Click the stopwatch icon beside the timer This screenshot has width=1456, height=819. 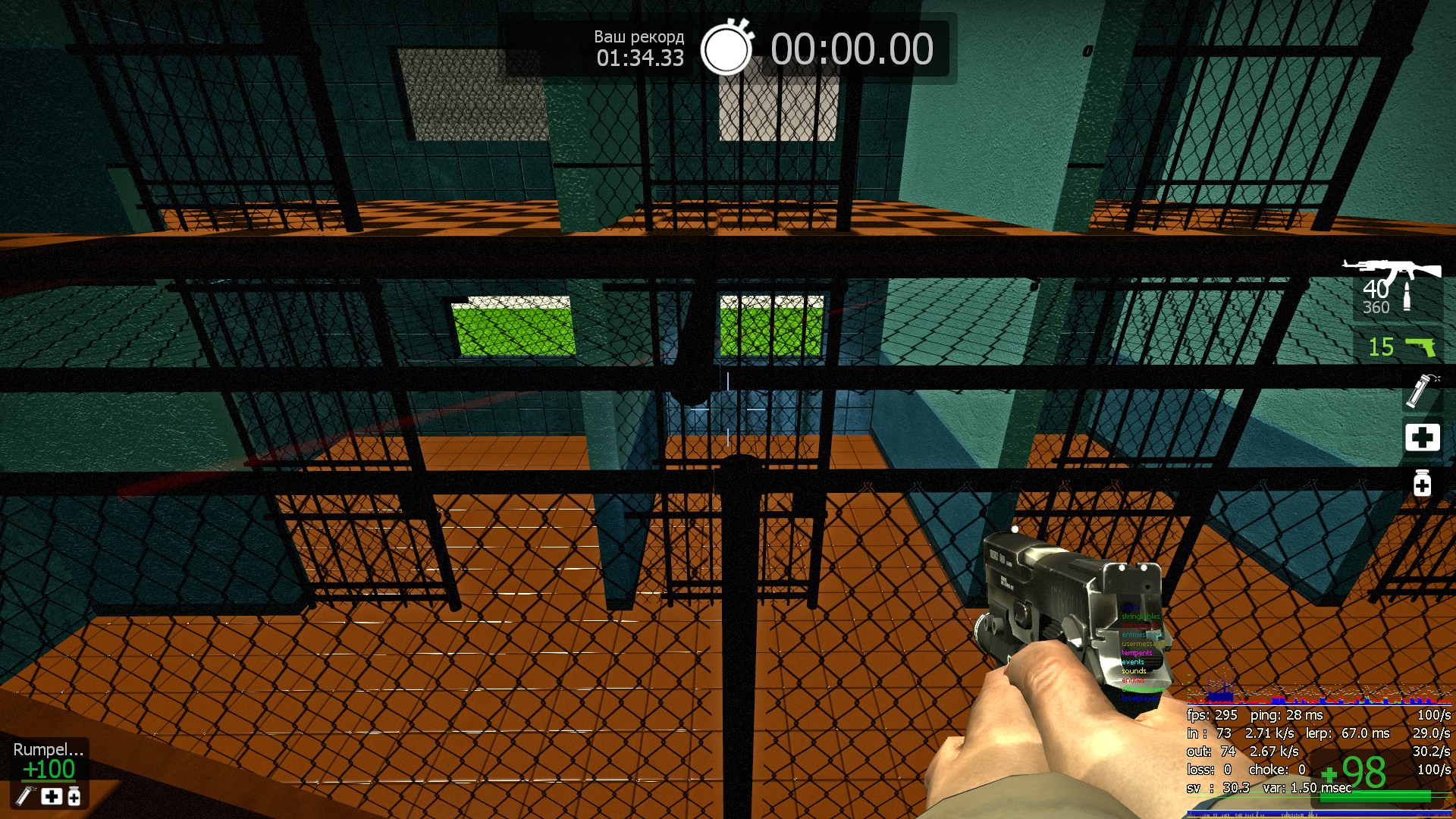[726, 48]
